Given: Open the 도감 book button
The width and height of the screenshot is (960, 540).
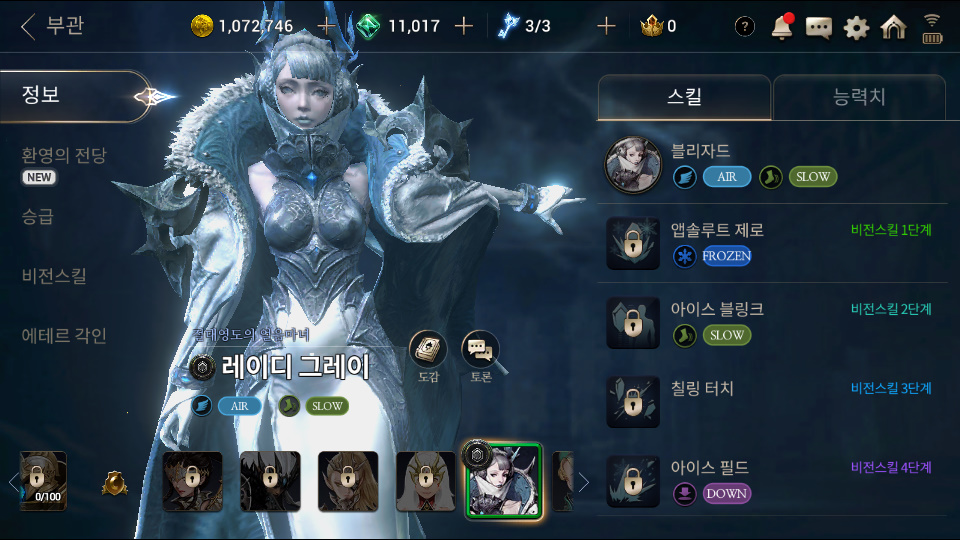Looking at the screenshot, I should [x=428, y=351].
